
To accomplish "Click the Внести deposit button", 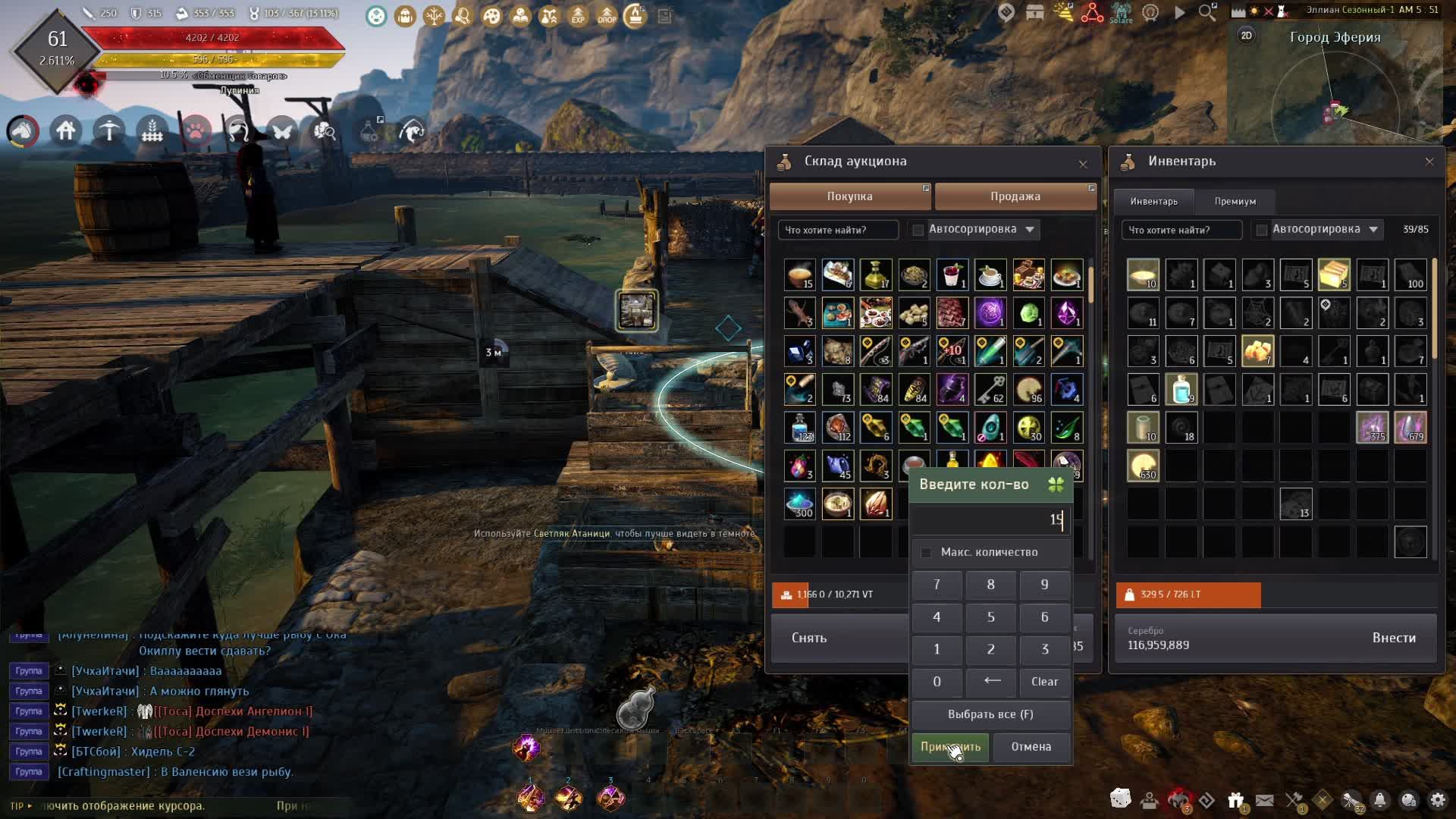I will click(1394, 639).
